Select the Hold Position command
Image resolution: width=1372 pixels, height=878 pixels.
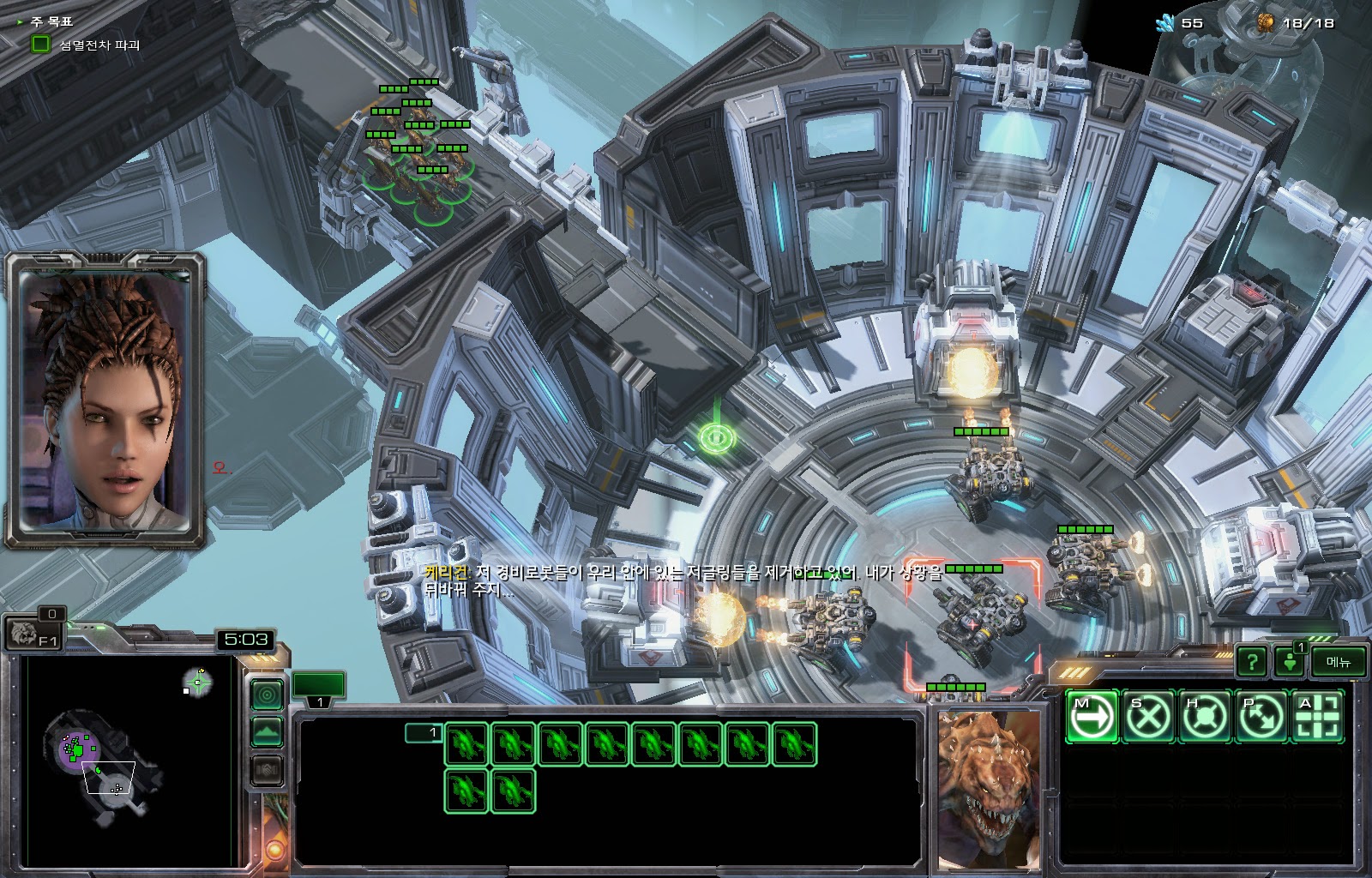click(1204, 715)
